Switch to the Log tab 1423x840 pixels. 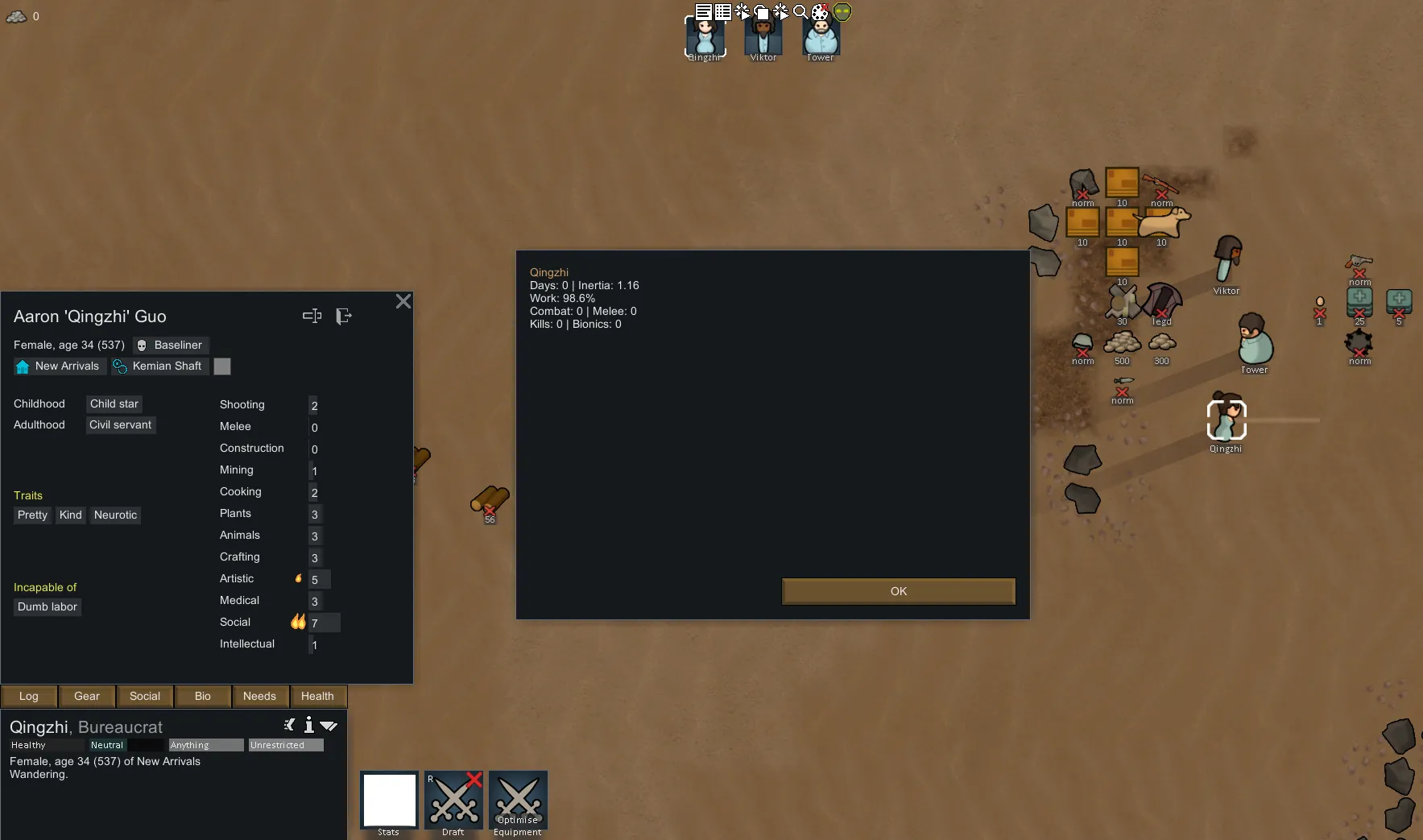(x=29, y=696)
